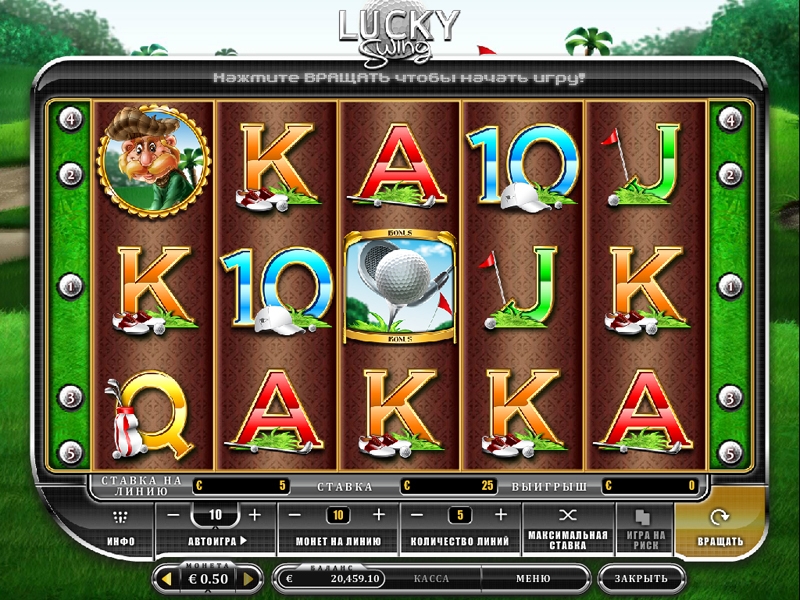
Task: Select payline 1 on the right rail
Action: (729, 286)
